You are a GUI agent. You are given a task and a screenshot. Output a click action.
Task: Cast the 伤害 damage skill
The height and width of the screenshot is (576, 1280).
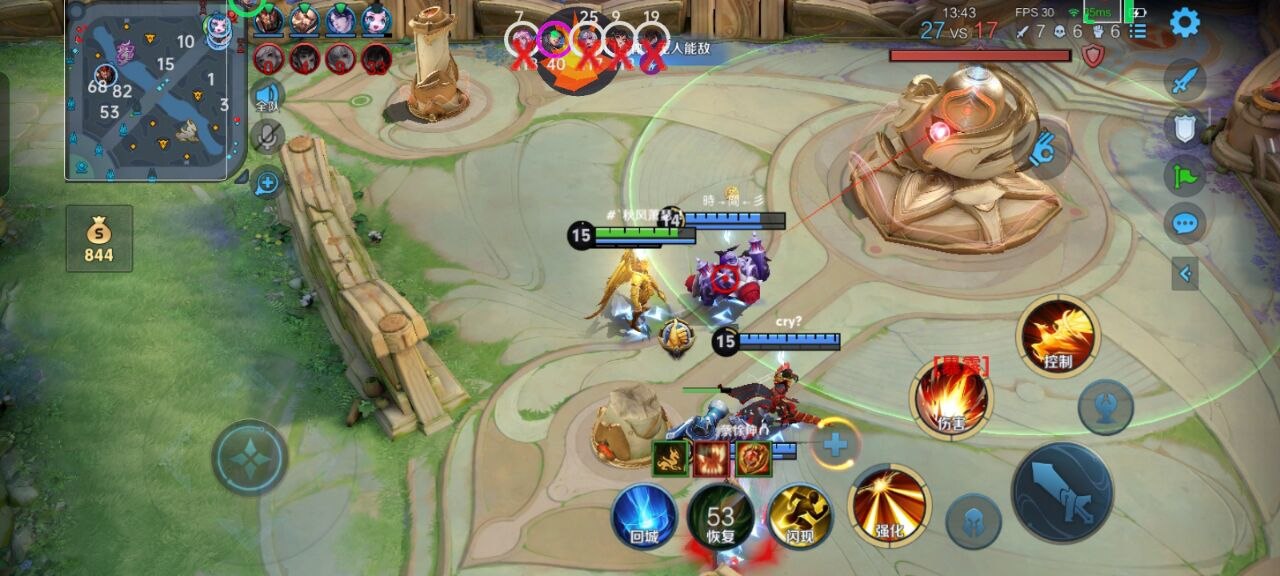coord(950,399)
